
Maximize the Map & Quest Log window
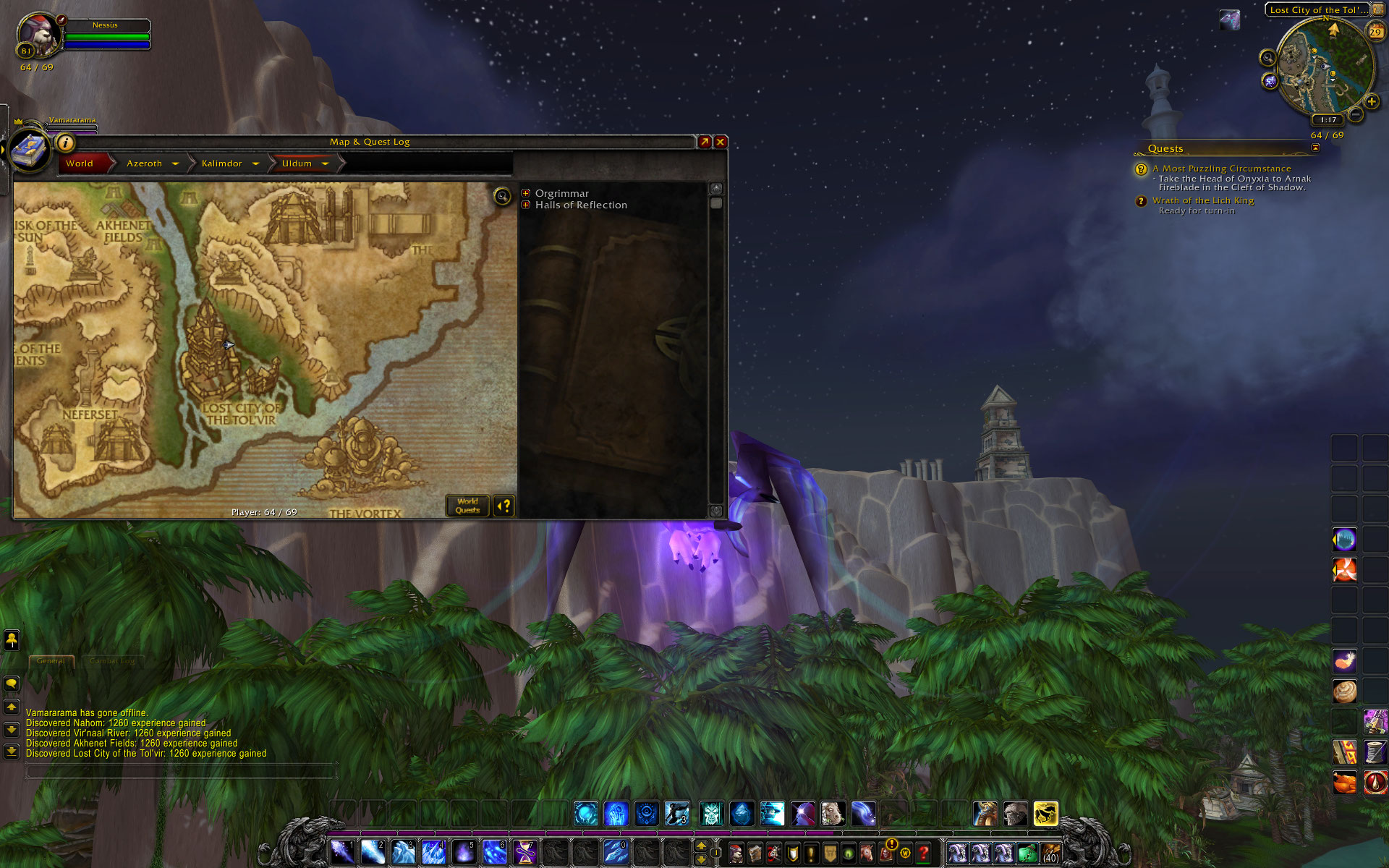(x=705, y=142)
